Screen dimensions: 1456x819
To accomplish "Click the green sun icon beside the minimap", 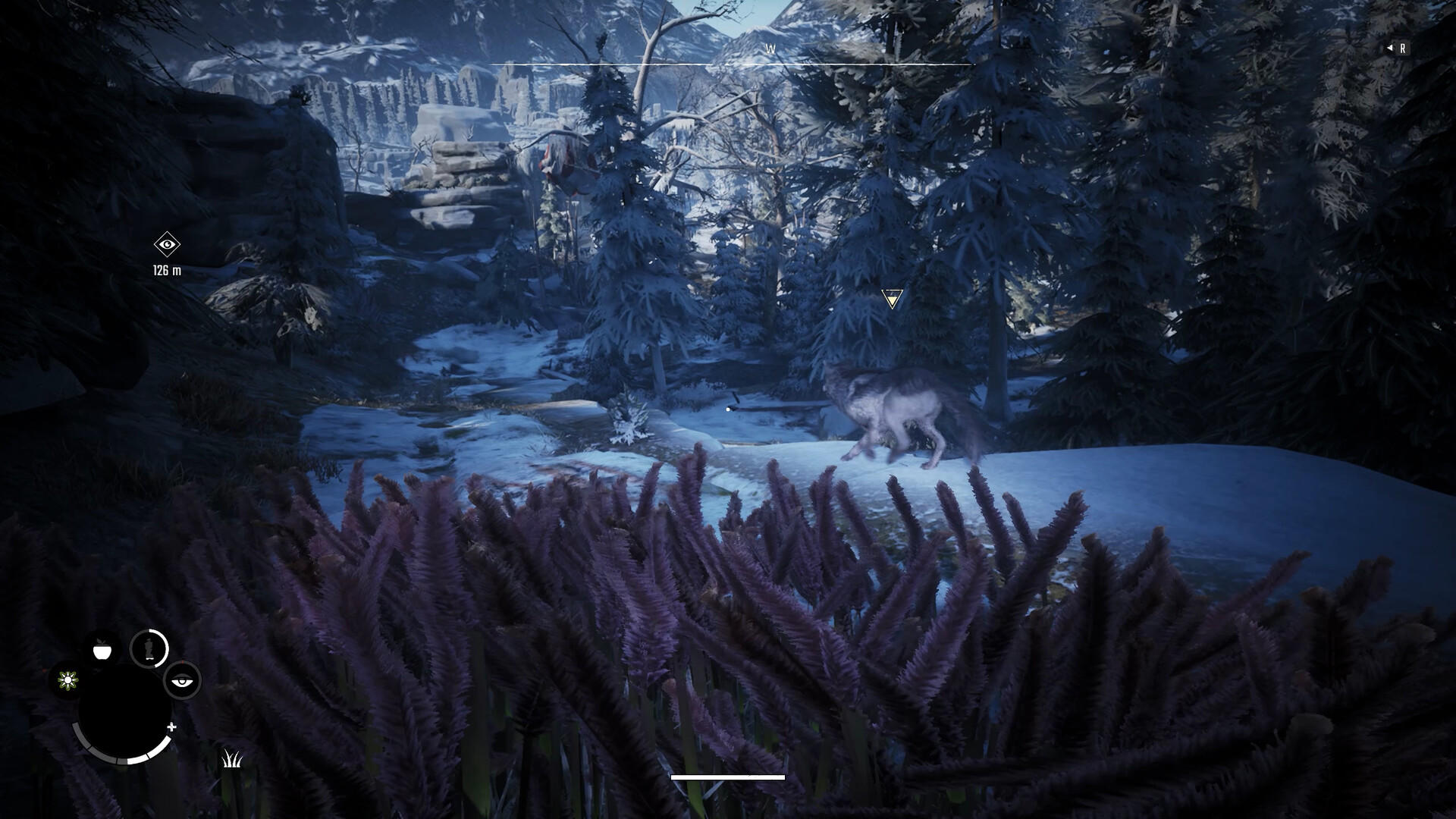I will click(x=67, y=680).
